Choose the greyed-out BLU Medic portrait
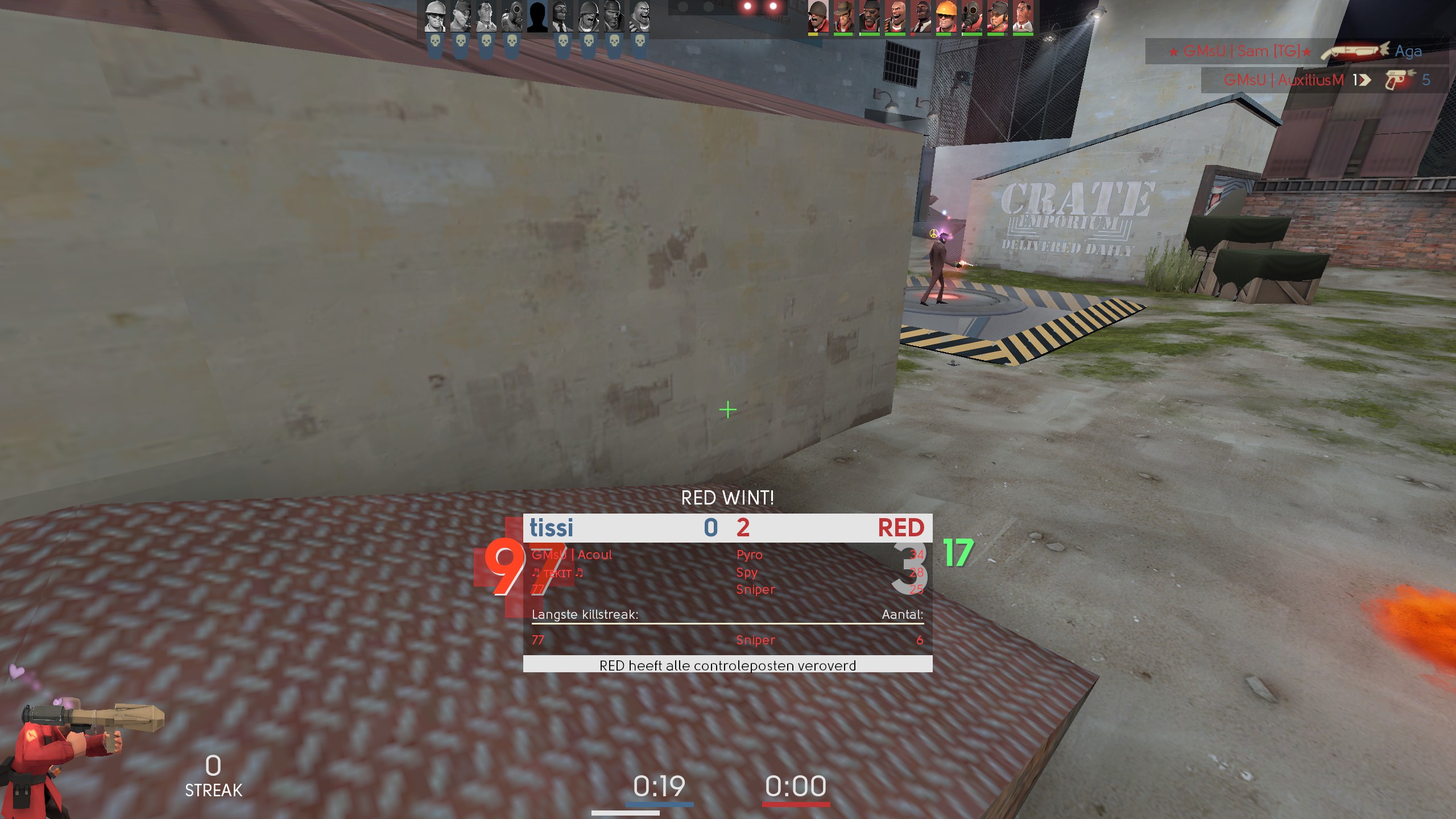The image size is (1456, 819). point(486,17)
